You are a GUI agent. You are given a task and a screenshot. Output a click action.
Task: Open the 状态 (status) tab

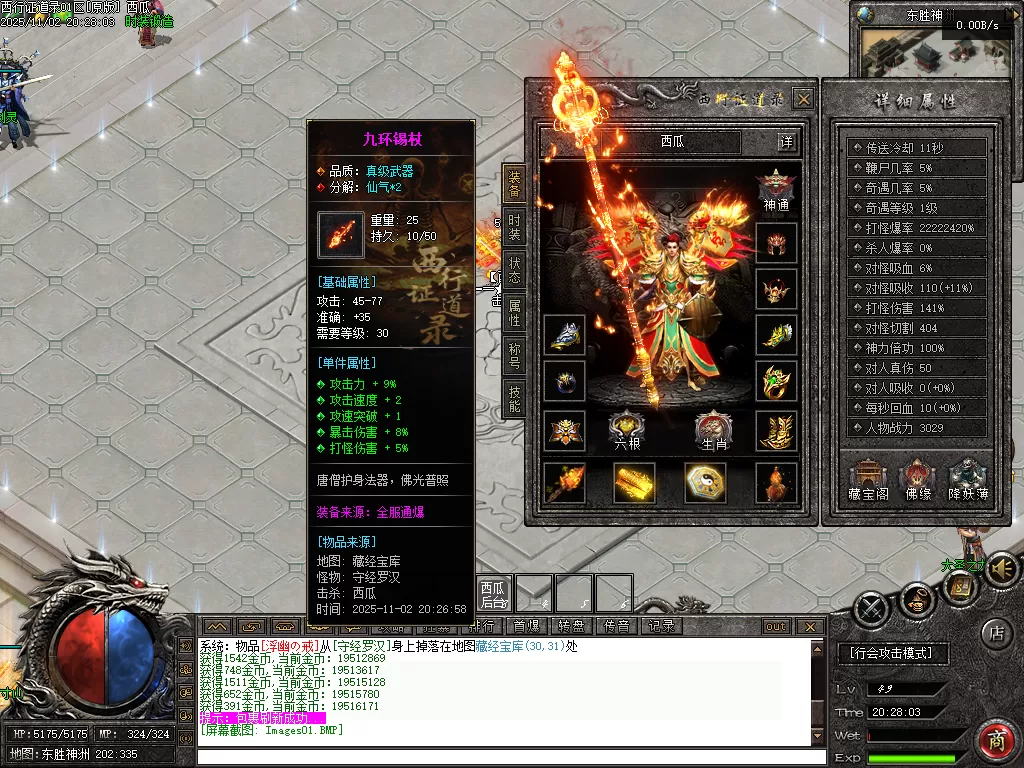point(514,271)
